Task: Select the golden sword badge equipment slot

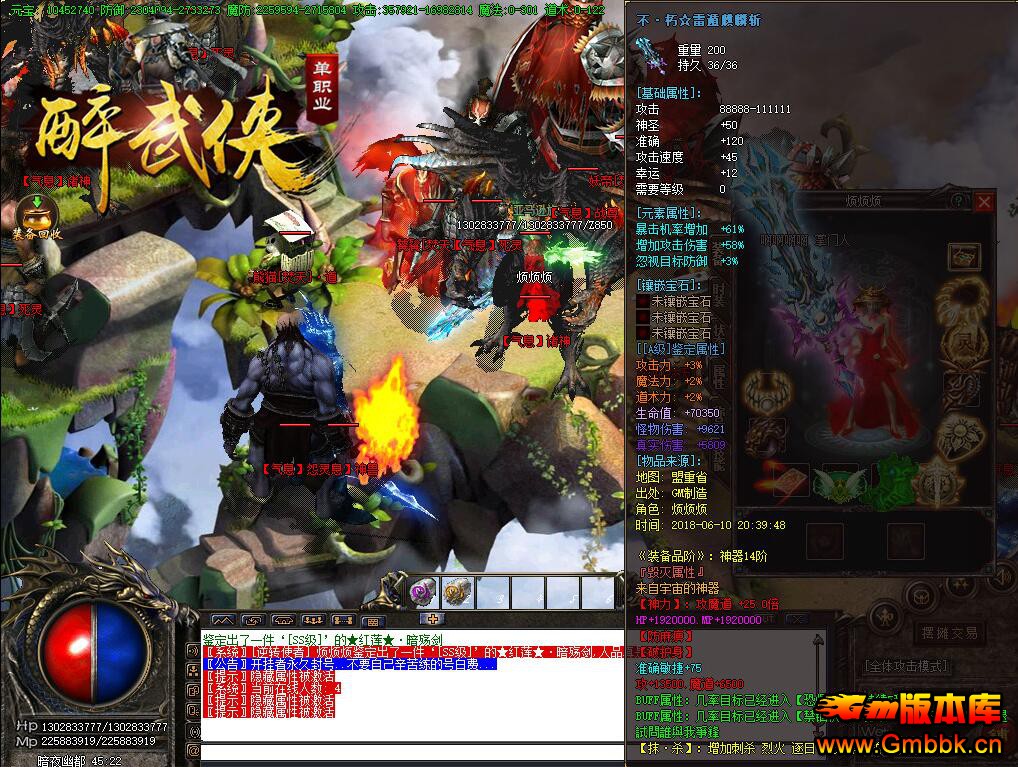Action: point(937,484)
